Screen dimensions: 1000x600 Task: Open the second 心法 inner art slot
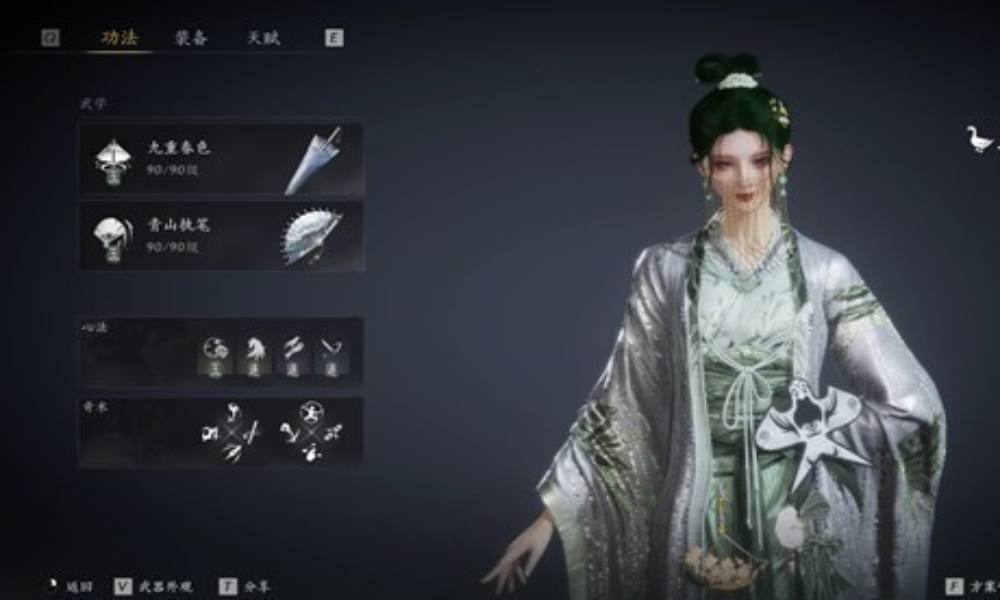click(254, 353)
